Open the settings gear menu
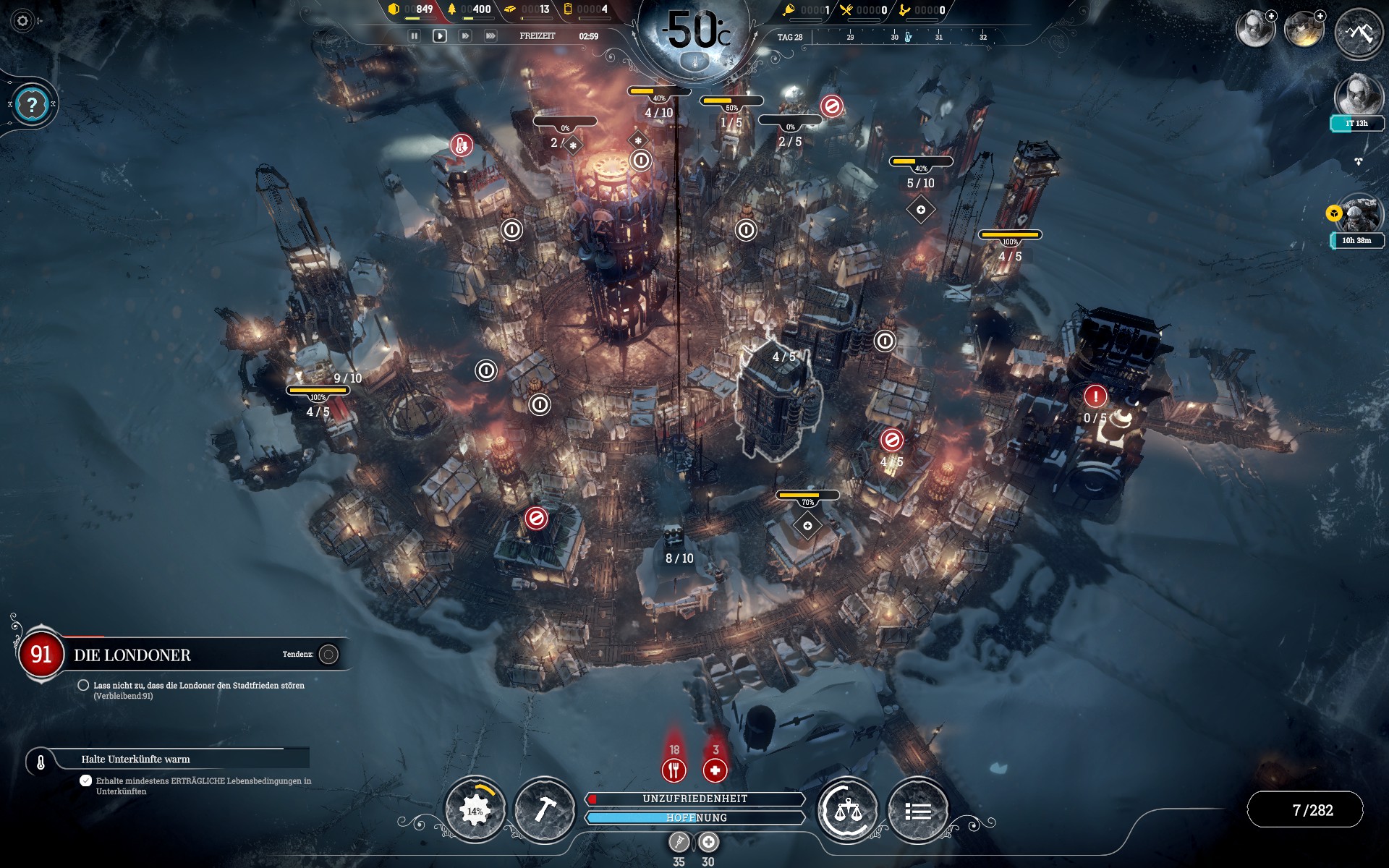 click(22, 21)
